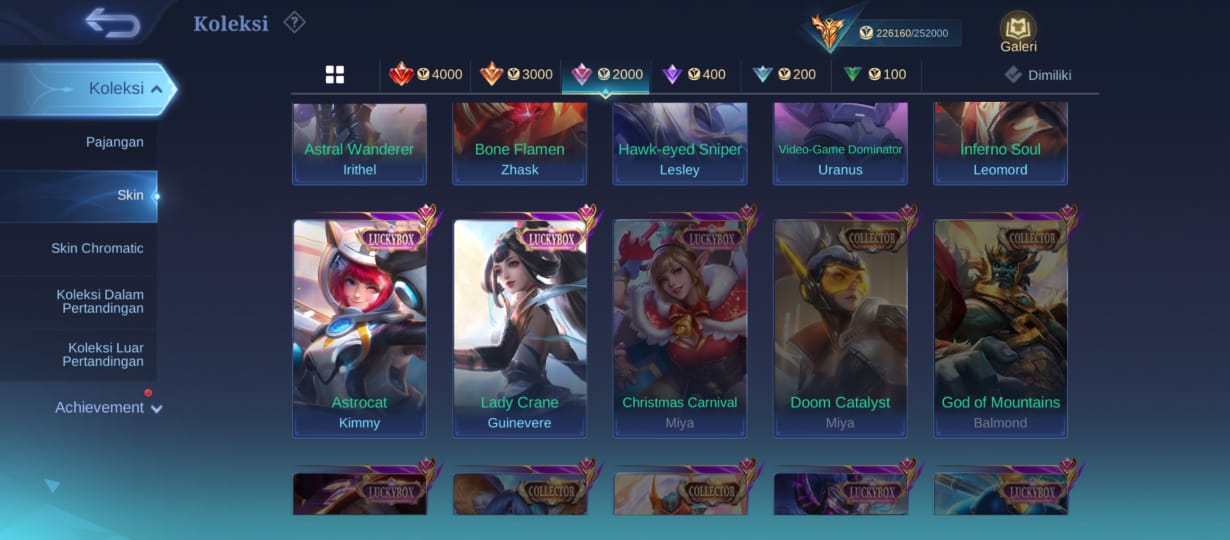View the God of Mountains Balmond skin
The image size is (1230, 540).
1000,328
